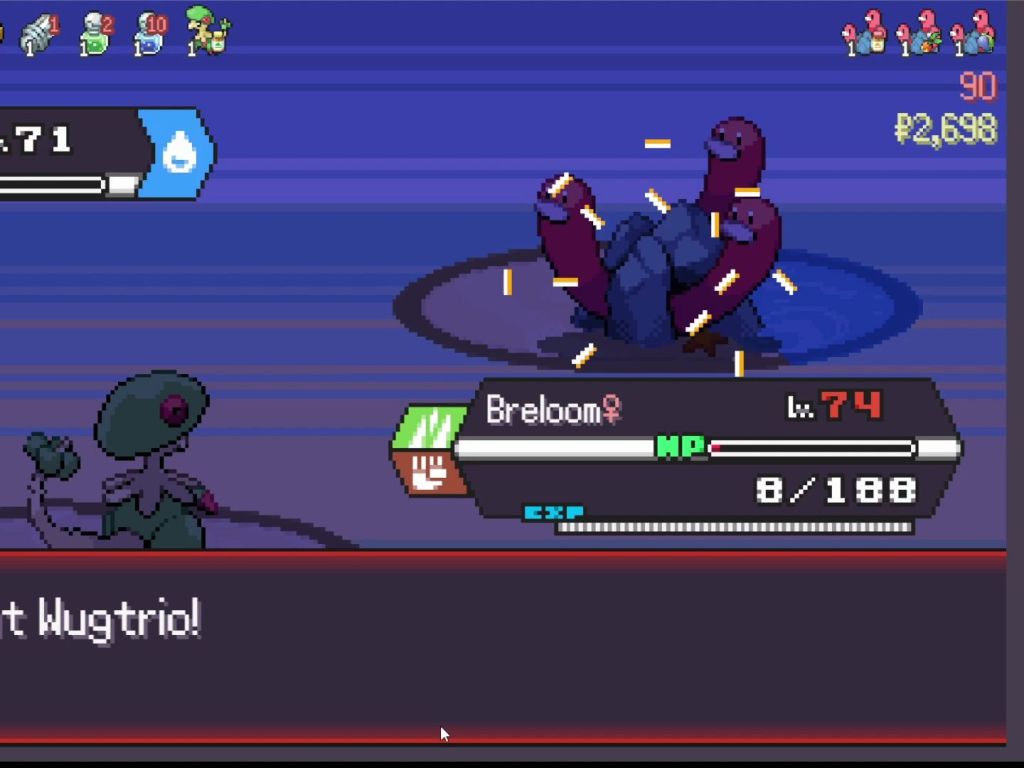1024x768 pixels.
Task: Select the blue flask modifier icon
Action: coord(150,34)
